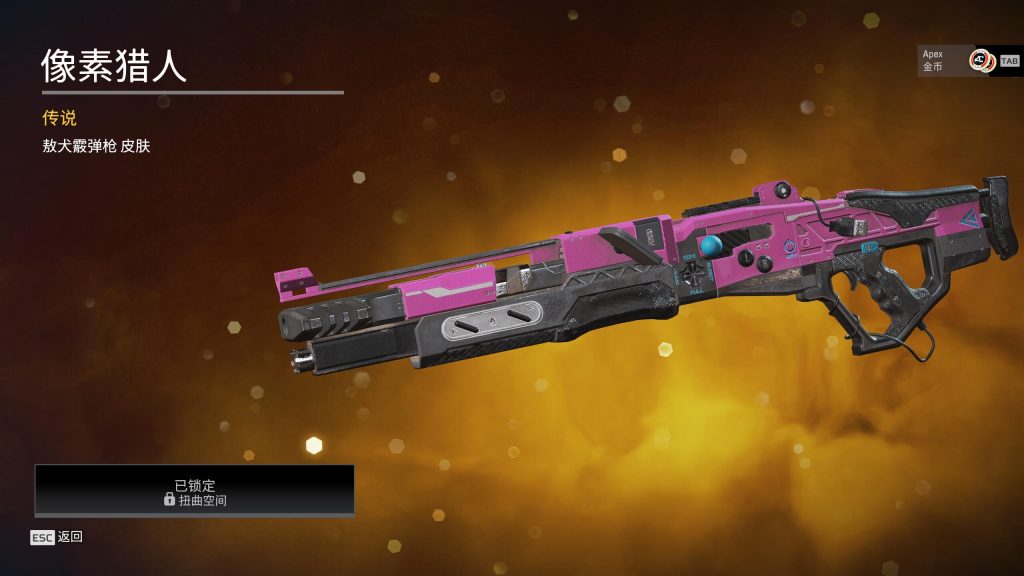Viewport: 1024px width, 576px height.
Task: Go back using the 返回 label
Action: click(70, 537)
